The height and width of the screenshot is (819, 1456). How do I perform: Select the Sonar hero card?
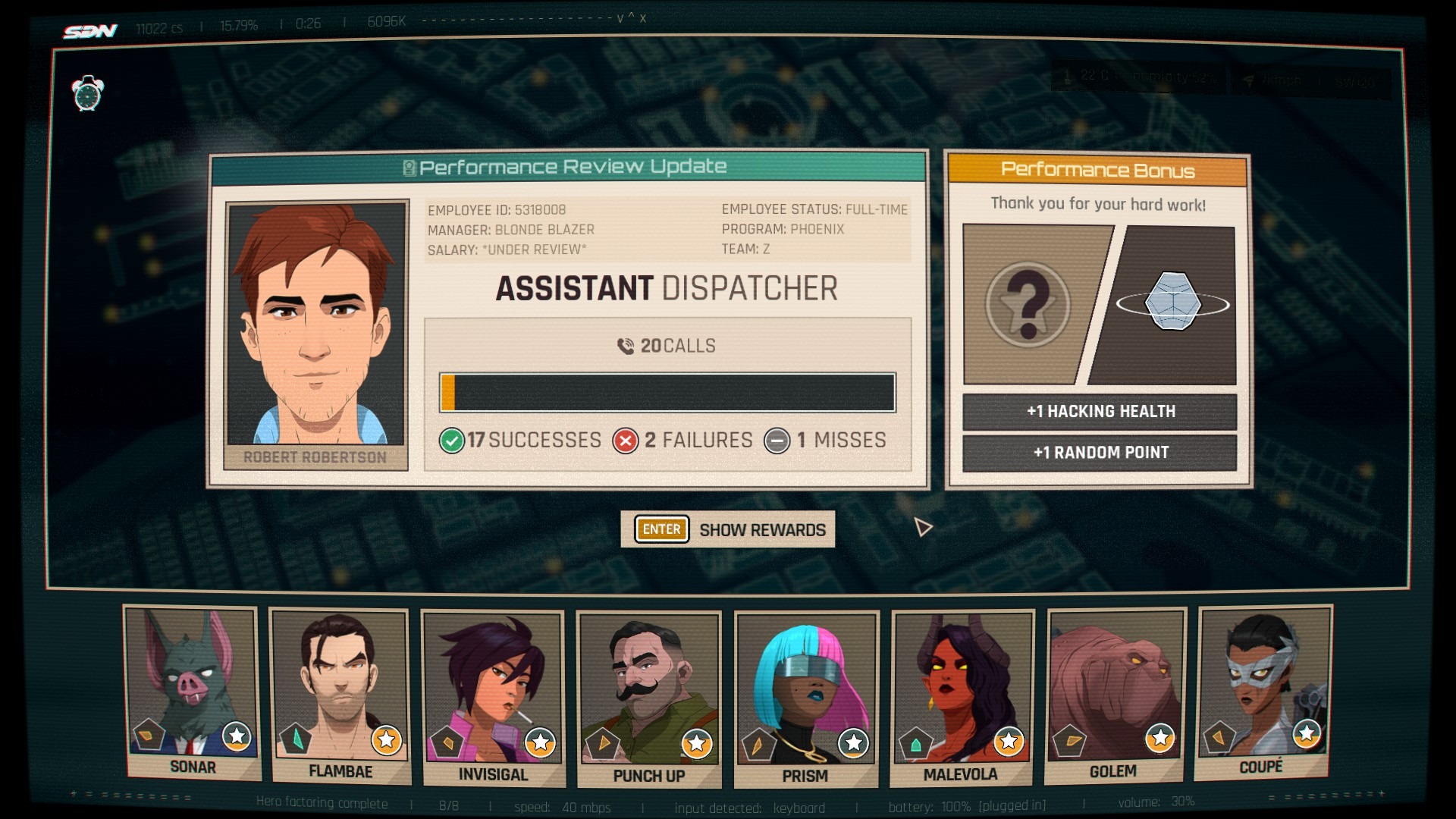tap(193, 692)
